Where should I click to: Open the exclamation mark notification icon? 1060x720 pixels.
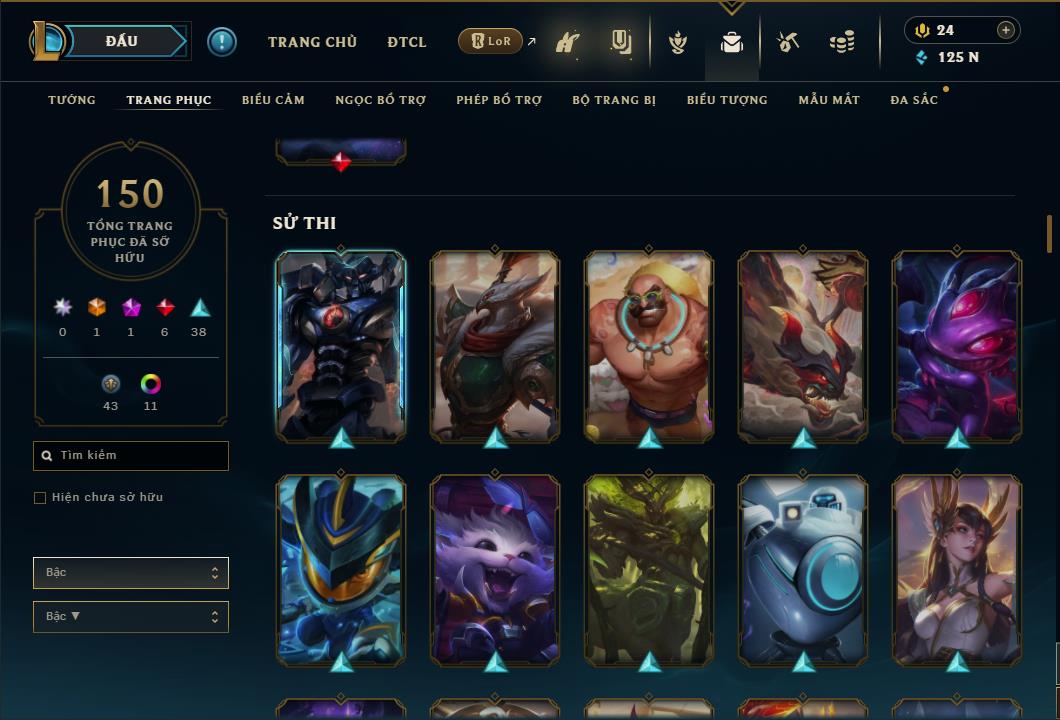(222, 41)
